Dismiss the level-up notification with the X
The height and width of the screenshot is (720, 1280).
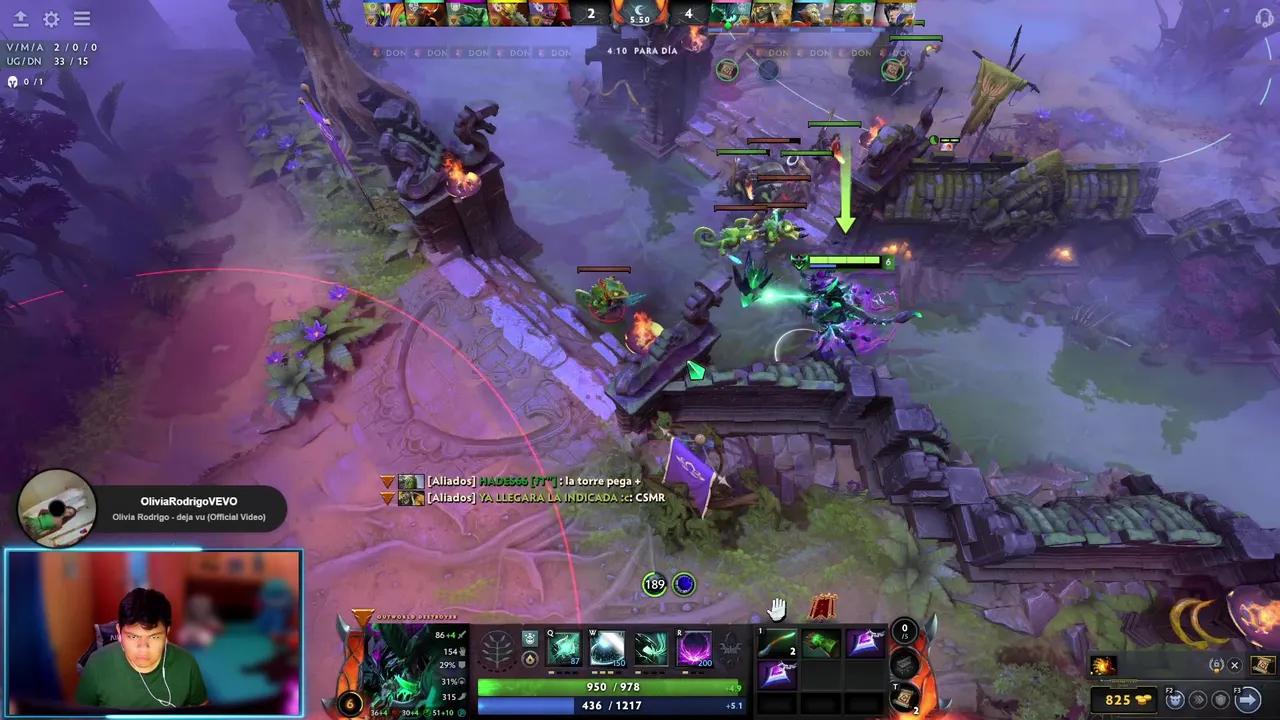(1234, 664)
